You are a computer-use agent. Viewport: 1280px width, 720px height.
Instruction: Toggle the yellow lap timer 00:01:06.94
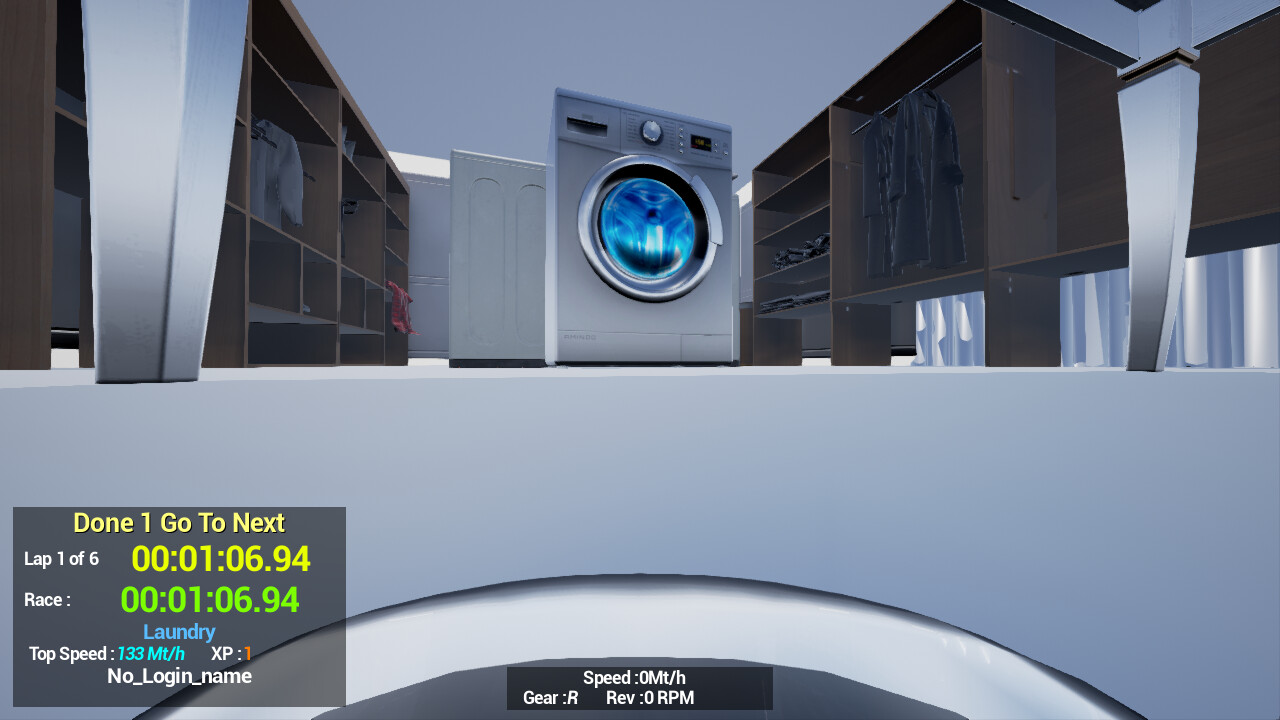220,560
